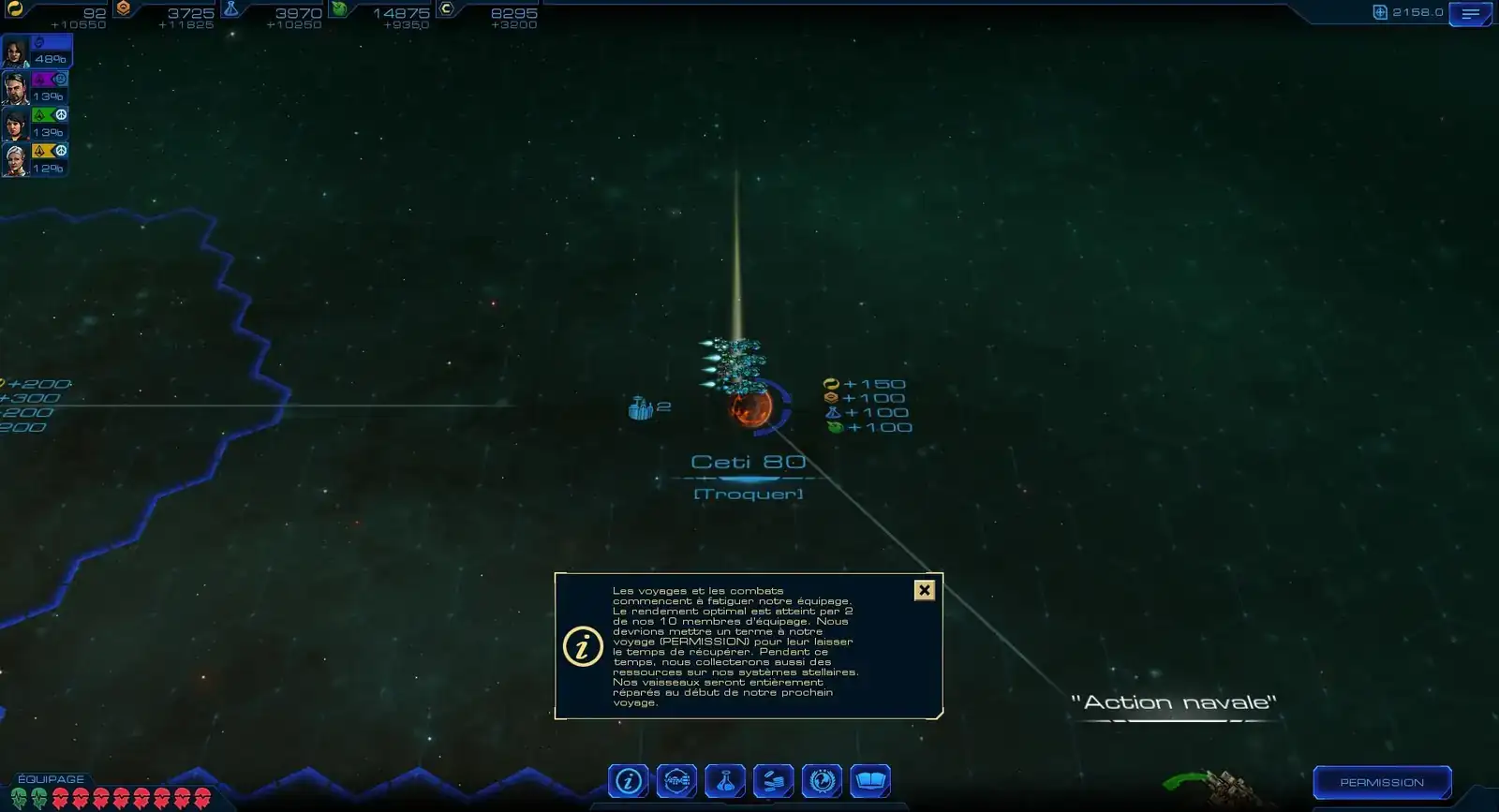Open the fleet ship management icon

676,781
